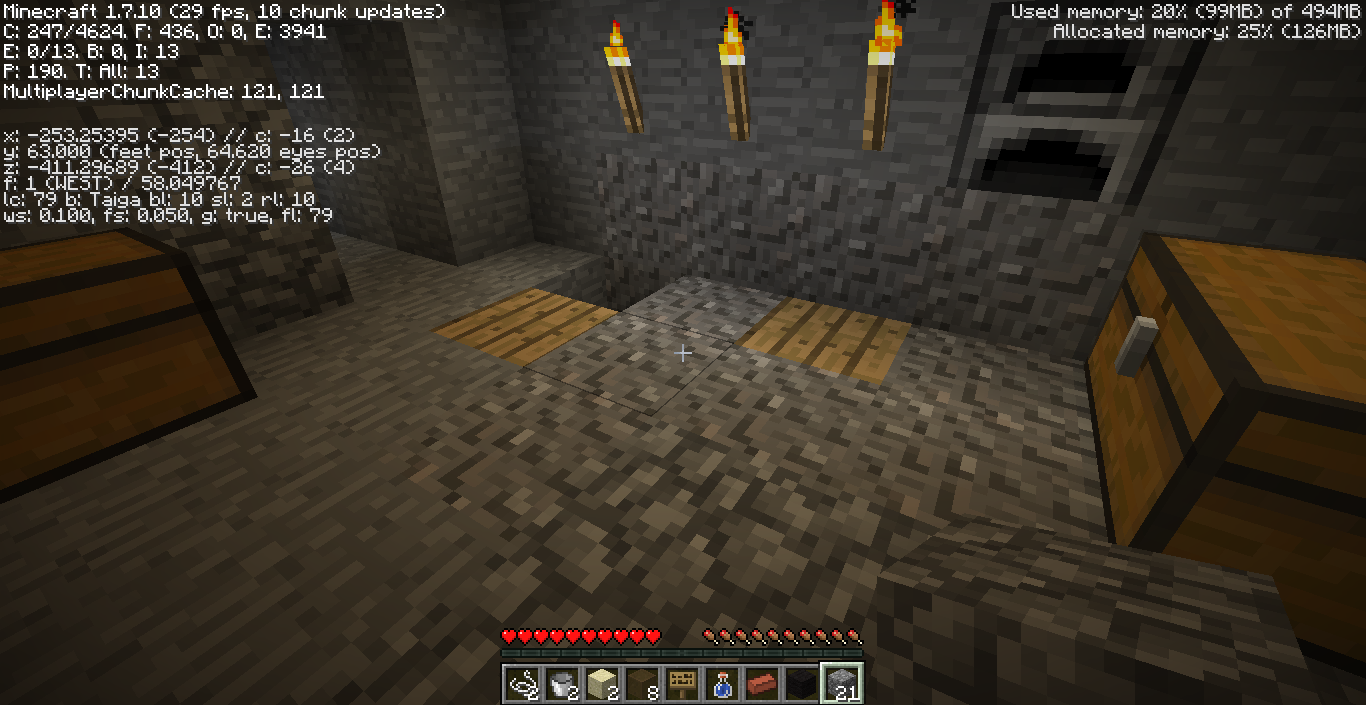Choose the red brick item slot
Viewport: 1366px width, 705px height.
pos(762,683)
